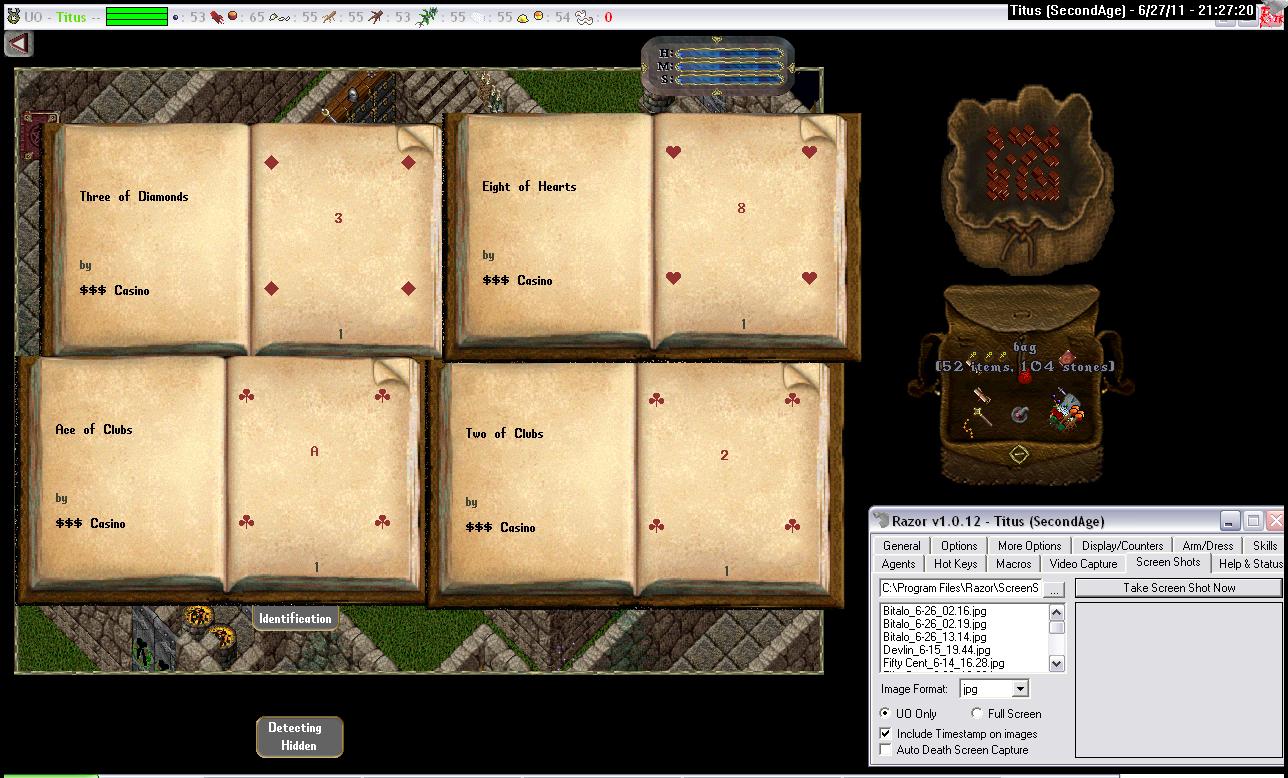Select the Full Screen radio option
The image size is (1288, 778).
pyautogui.click(x=977, y=714)
